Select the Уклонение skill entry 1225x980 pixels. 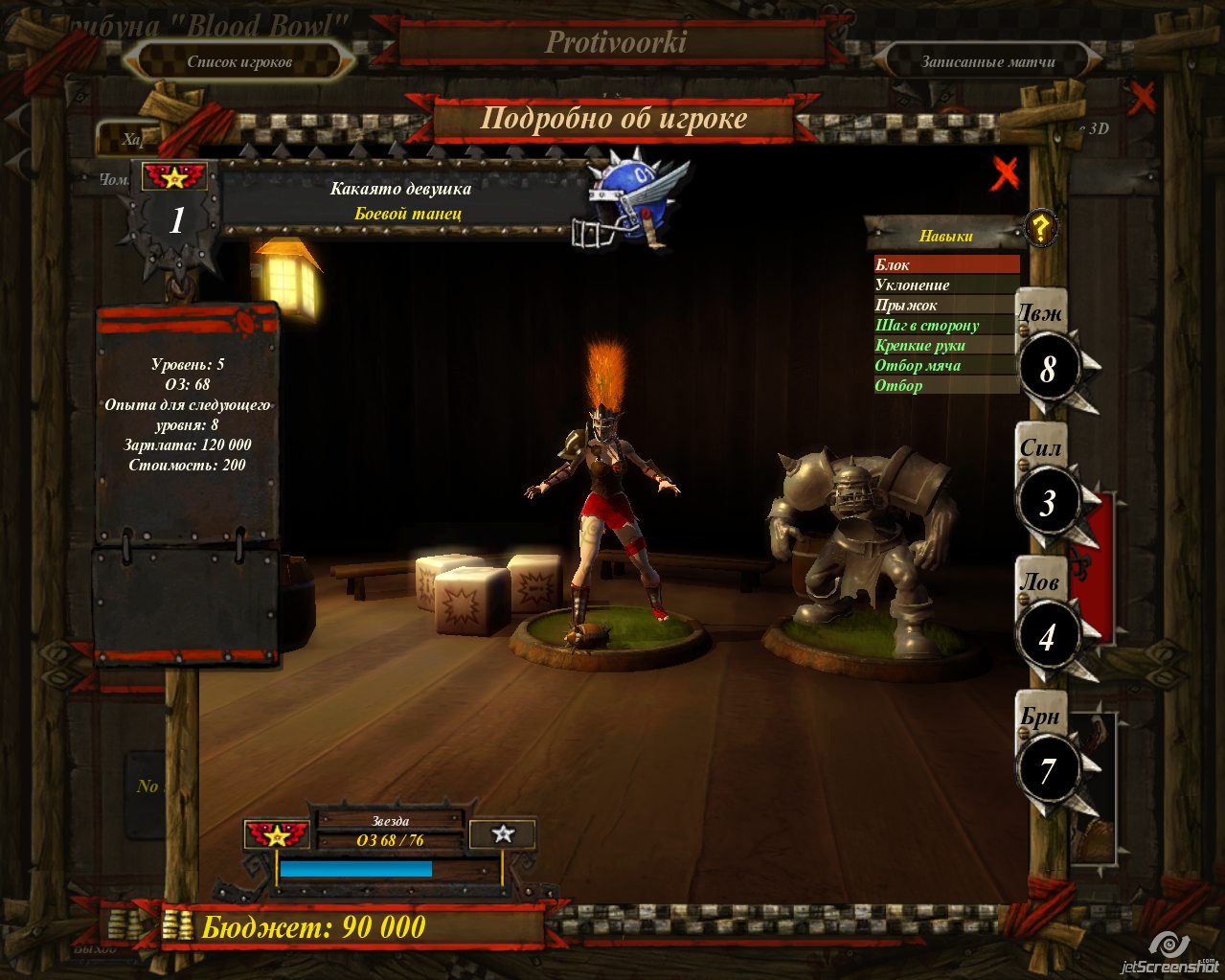(946, 285)
